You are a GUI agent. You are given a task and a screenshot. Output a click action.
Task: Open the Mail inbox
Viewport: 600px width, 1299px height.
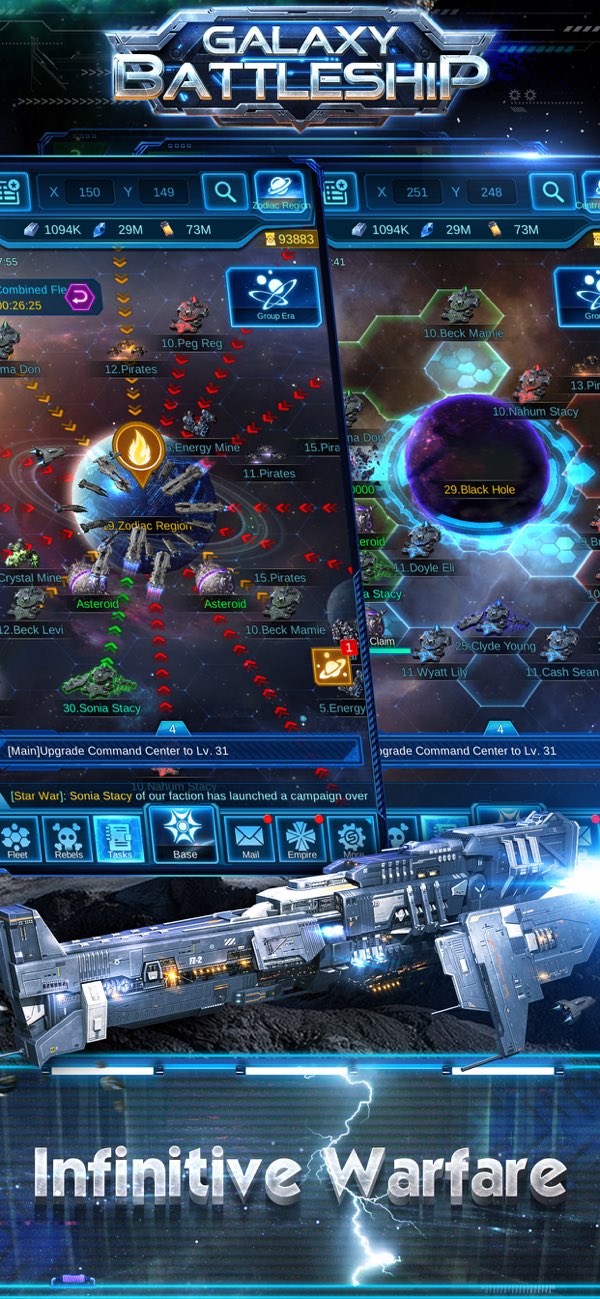[250, 840]
